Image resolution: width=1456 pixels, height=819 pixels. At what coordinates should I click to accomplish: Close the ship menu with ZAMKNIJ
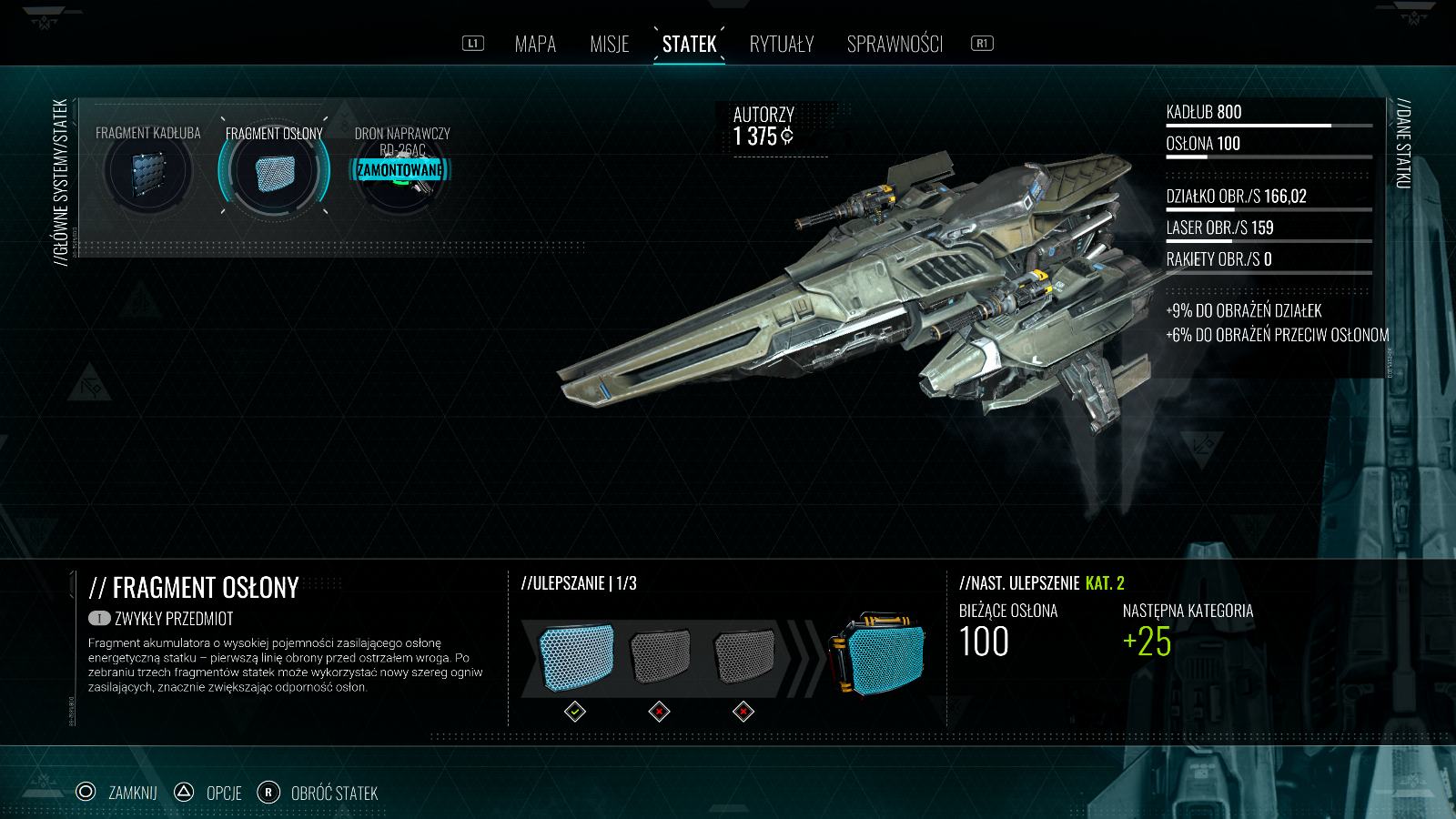[117, 793]
